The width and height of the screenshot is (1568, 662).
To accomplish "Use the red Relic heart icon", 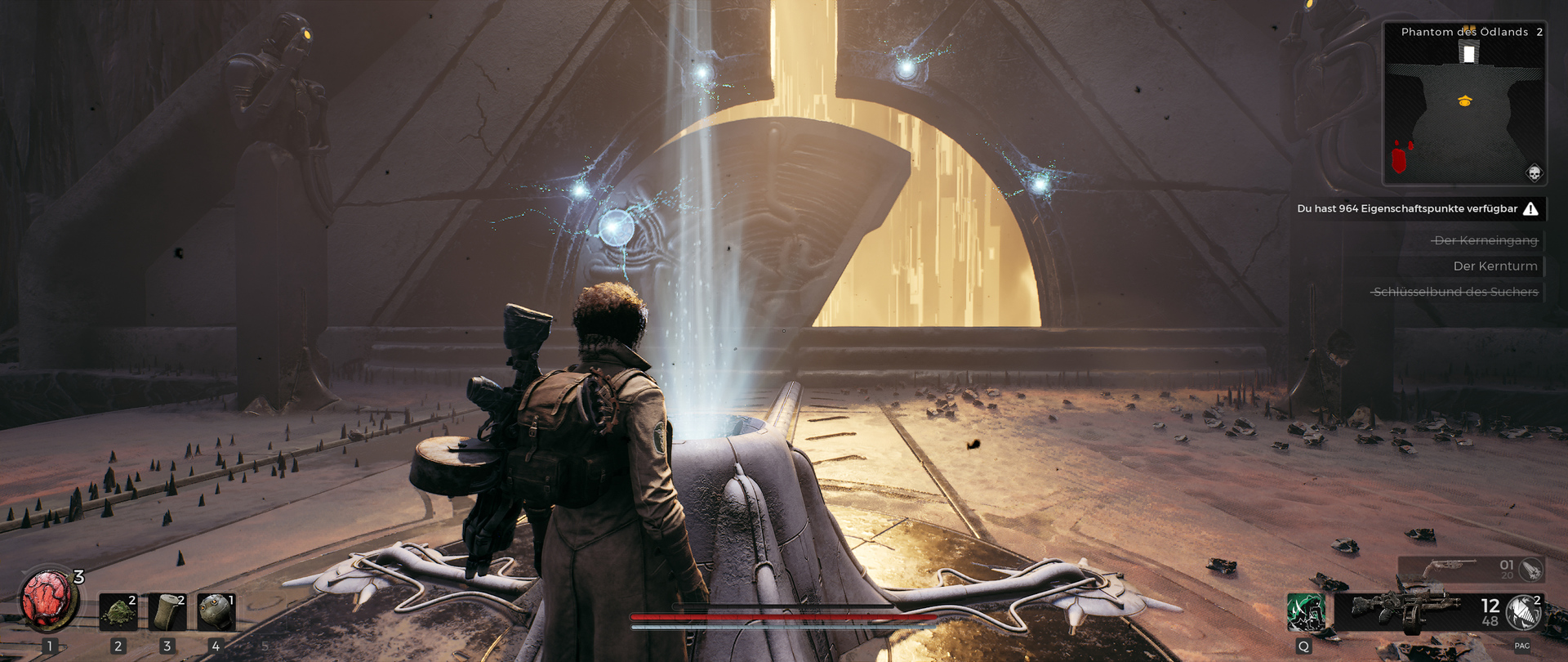I will point(47,600).
